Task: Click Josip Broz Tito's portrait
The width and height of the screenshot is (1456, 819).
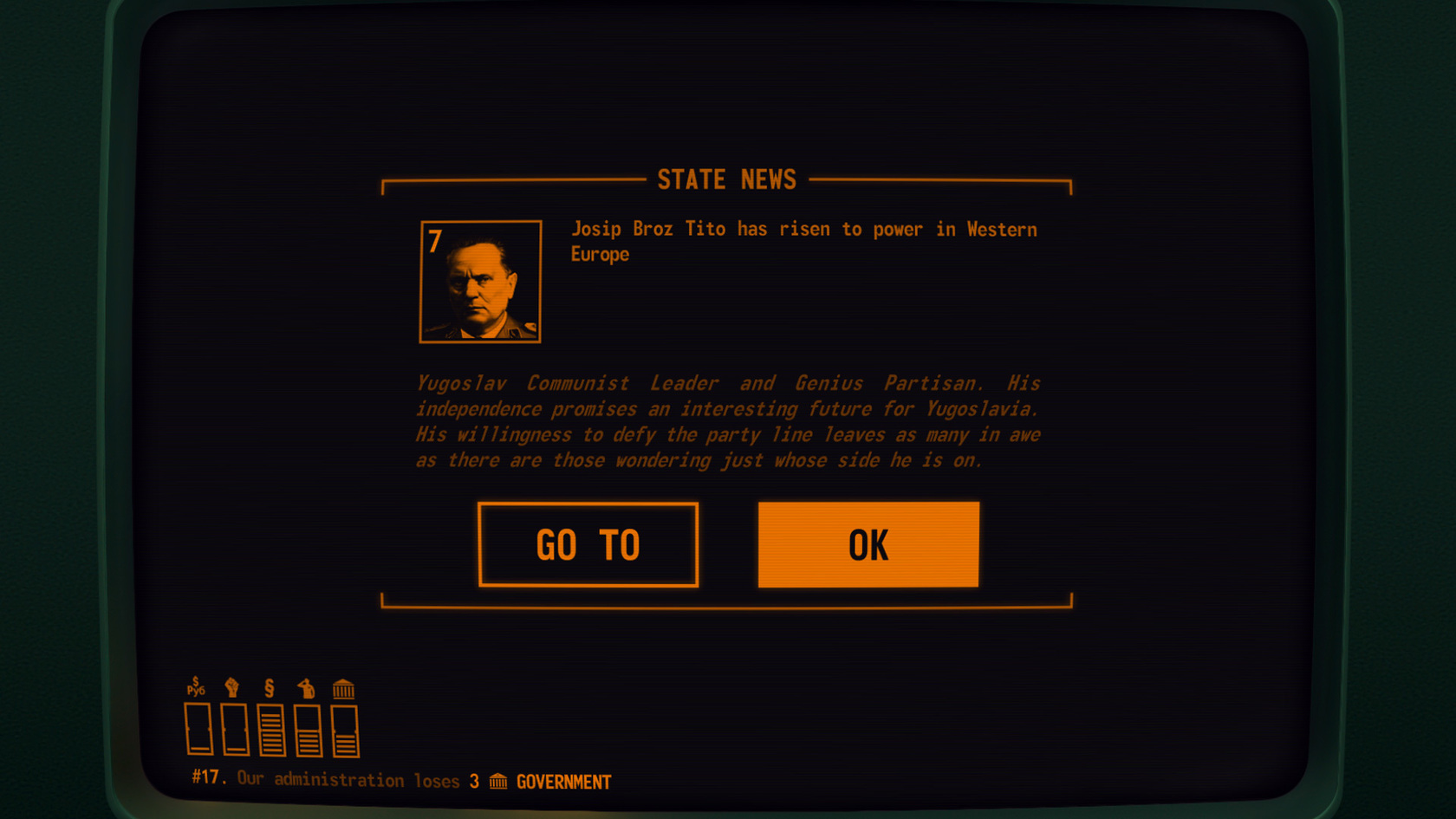Action: pos(481,282)
